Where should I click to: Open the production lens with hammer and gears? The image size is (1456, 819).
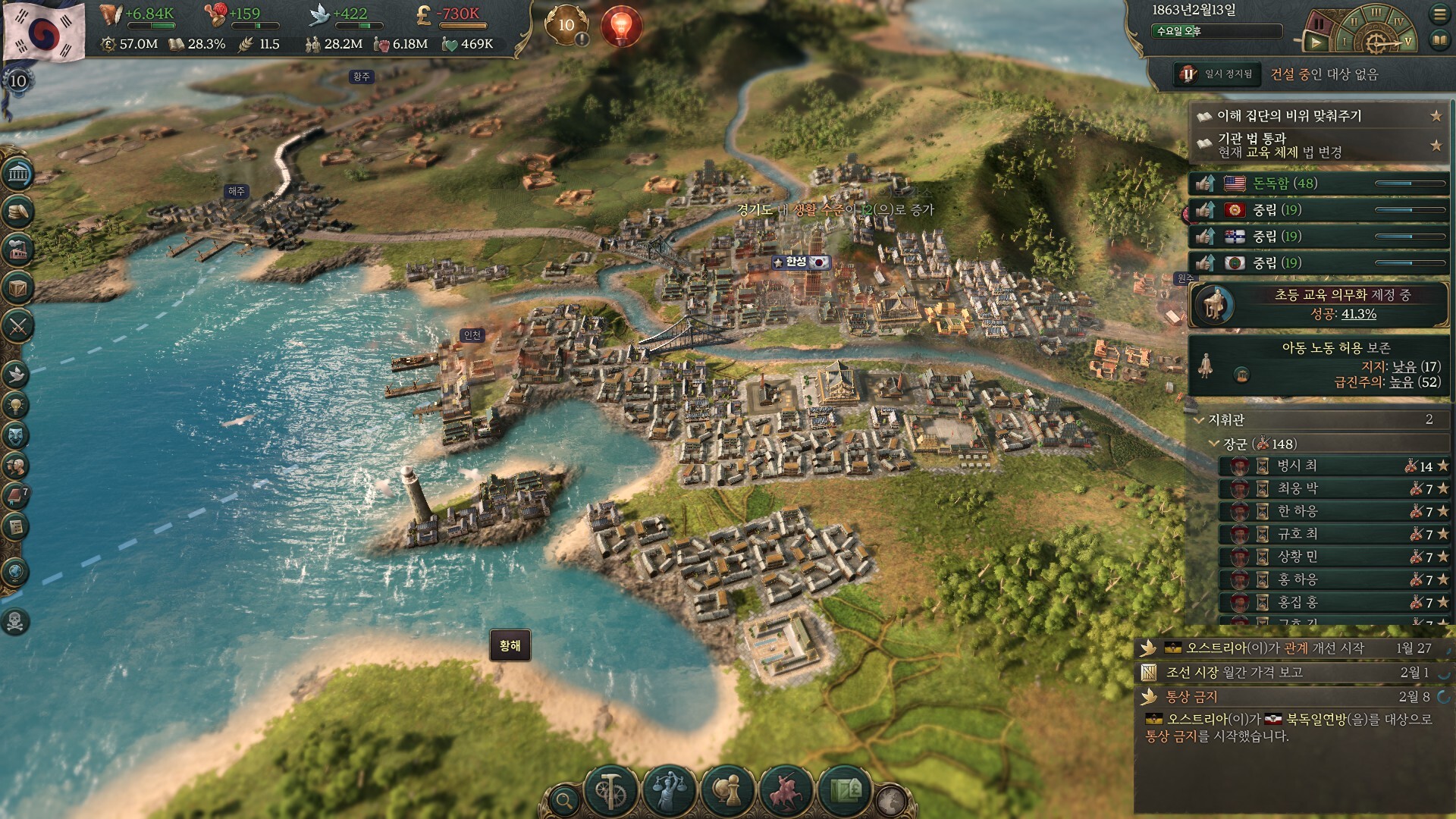(611, 790)
